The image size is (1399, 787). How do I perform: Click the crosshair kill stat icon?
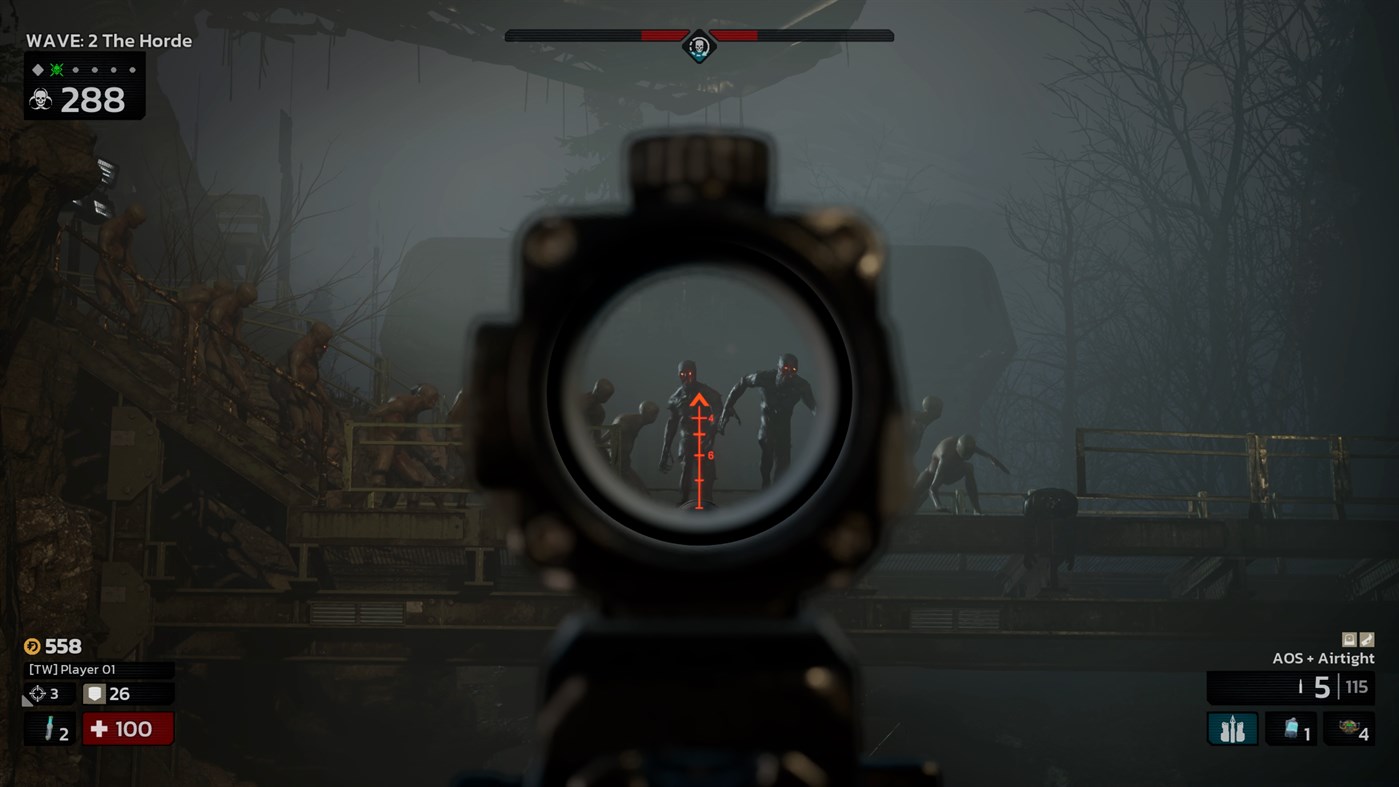click(x=37, y=693)
